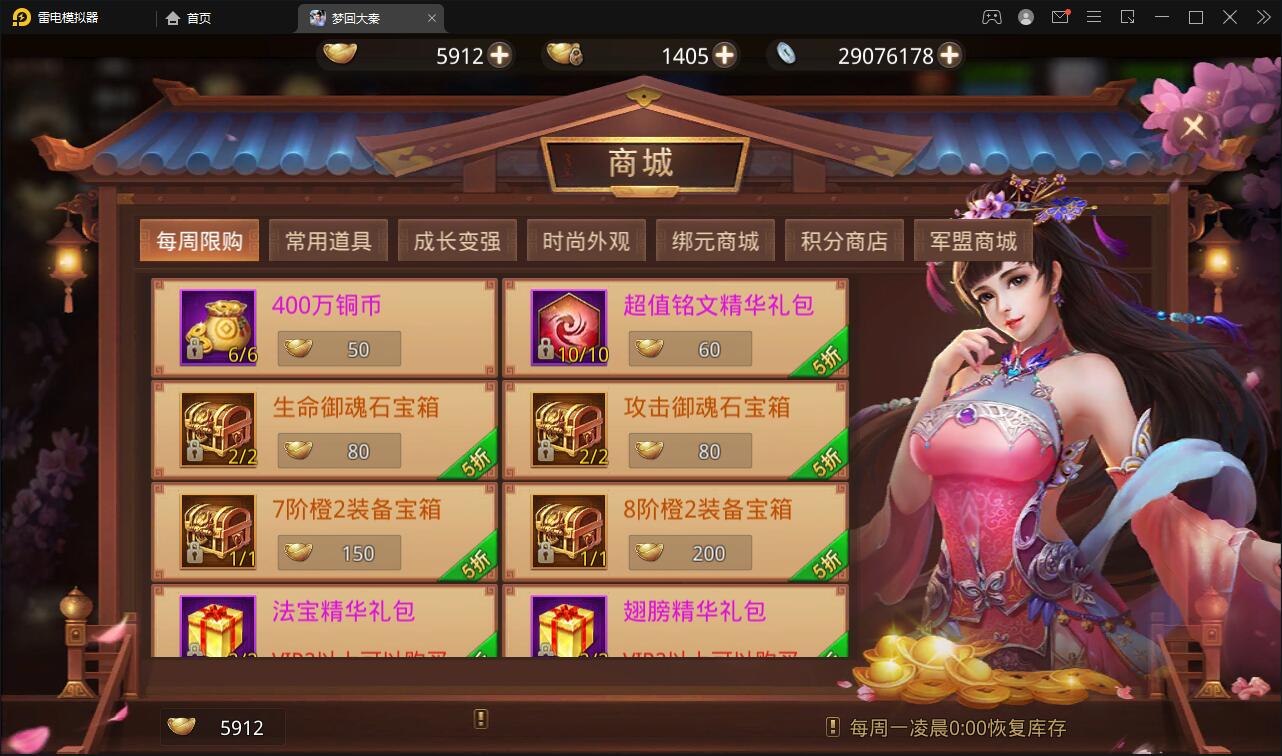This screenshot has width=1282, height=756.
Task: Click the LDPlayer hamburger menu icon
Action: [1094, 17]
